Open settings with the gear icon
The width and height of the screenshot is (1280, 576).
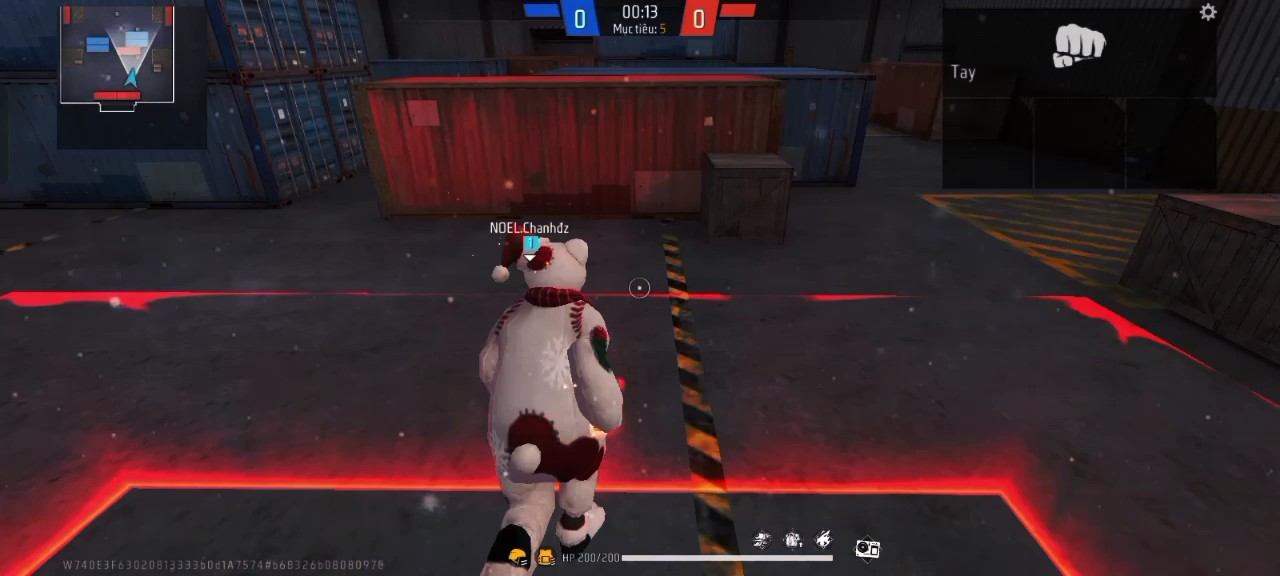click(1208, 12)
